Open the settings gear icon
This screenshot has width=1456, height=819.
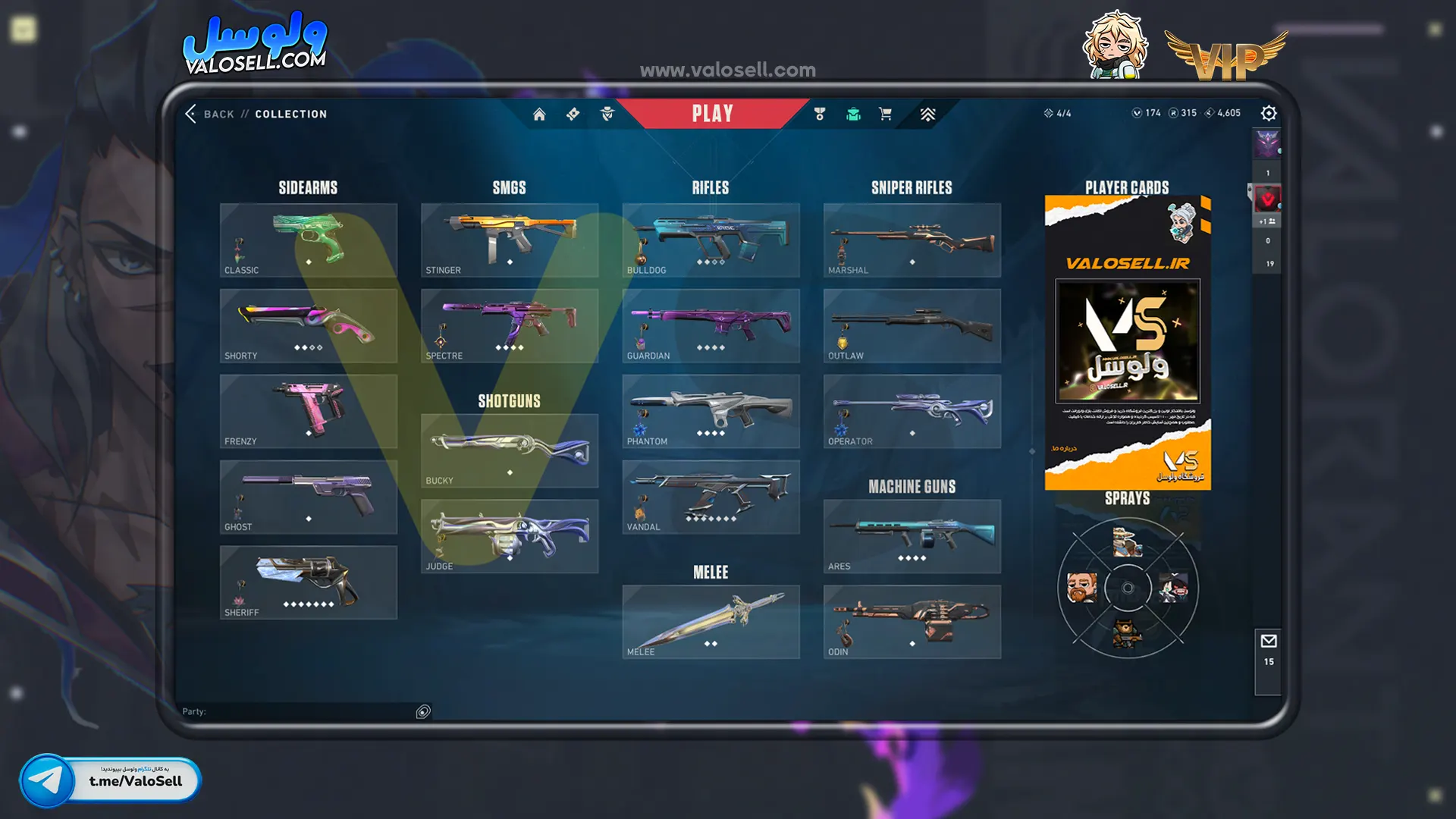1269,113
